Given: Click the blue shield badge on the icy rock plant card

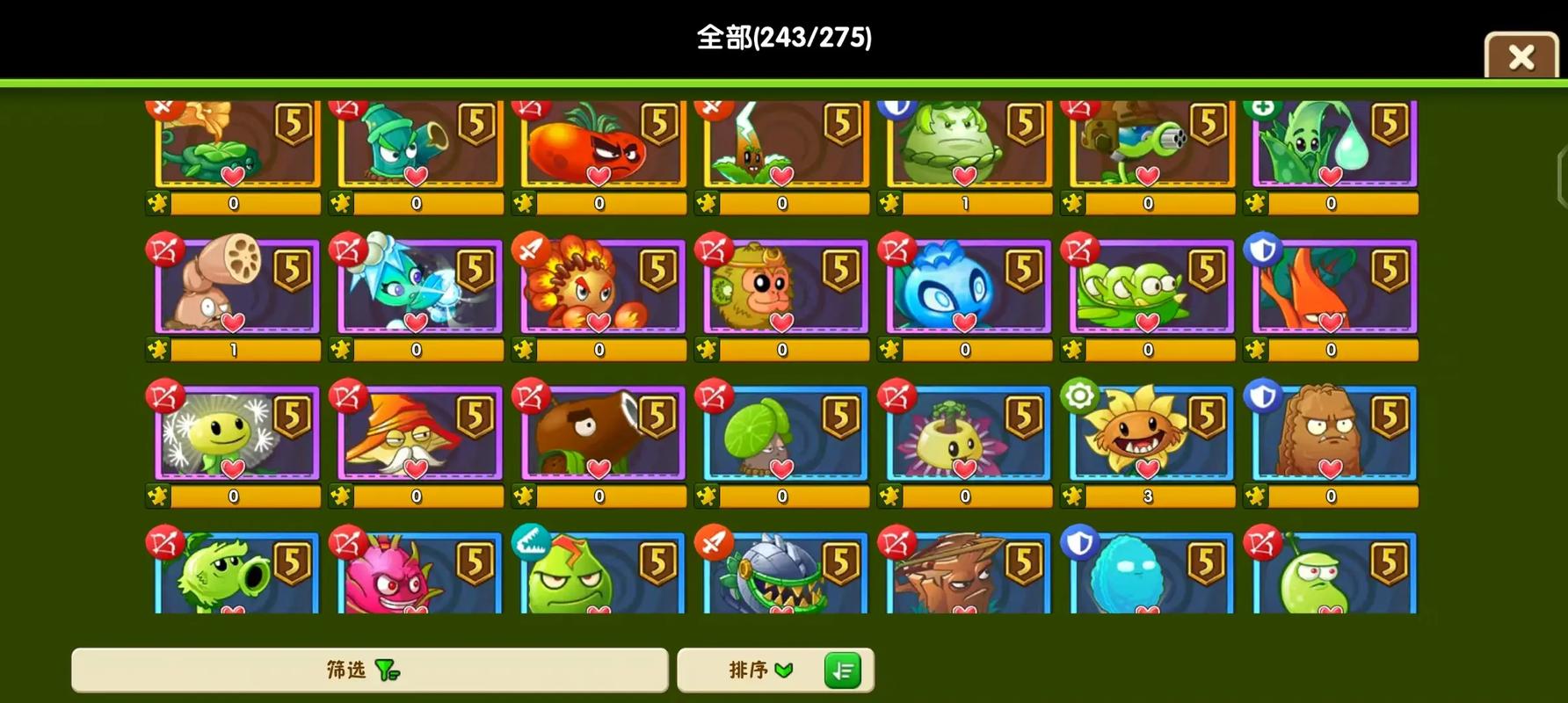Looking at the screenshot, I should 1078,542.
